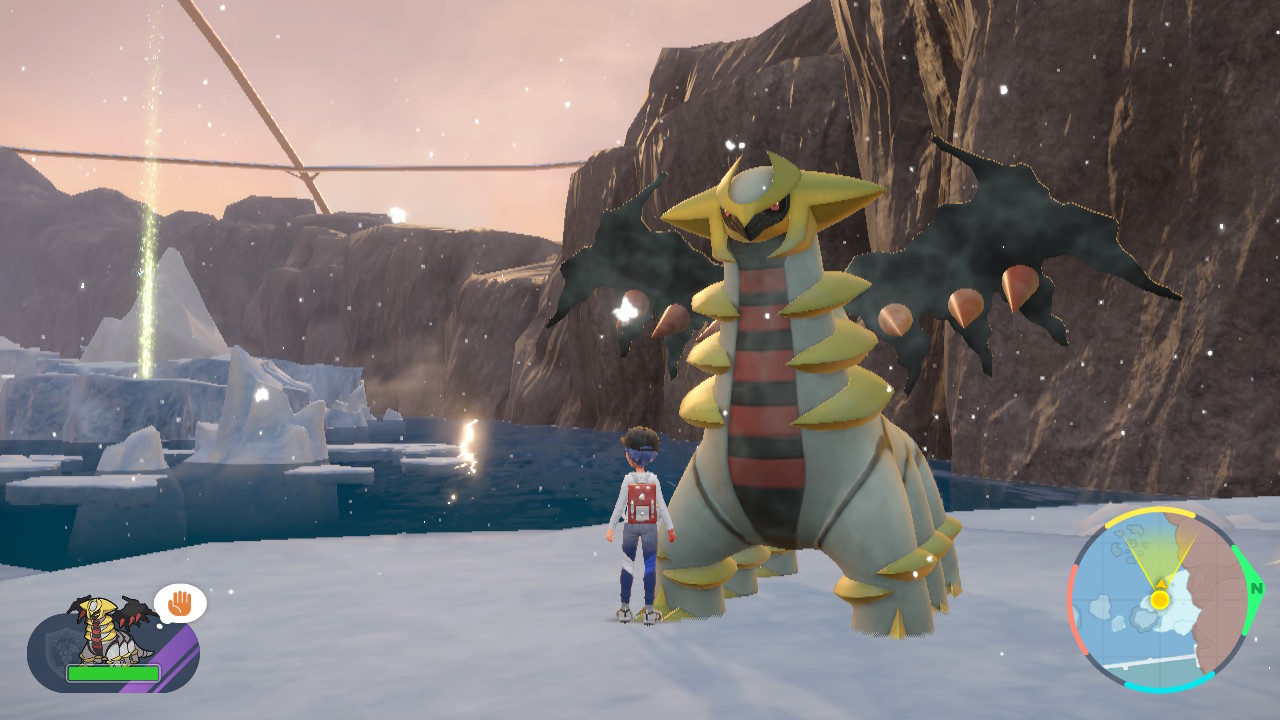The height and width of the screenshot is (720, 1280).
Task: Open the circular minimap
Action: point(1158,600)
